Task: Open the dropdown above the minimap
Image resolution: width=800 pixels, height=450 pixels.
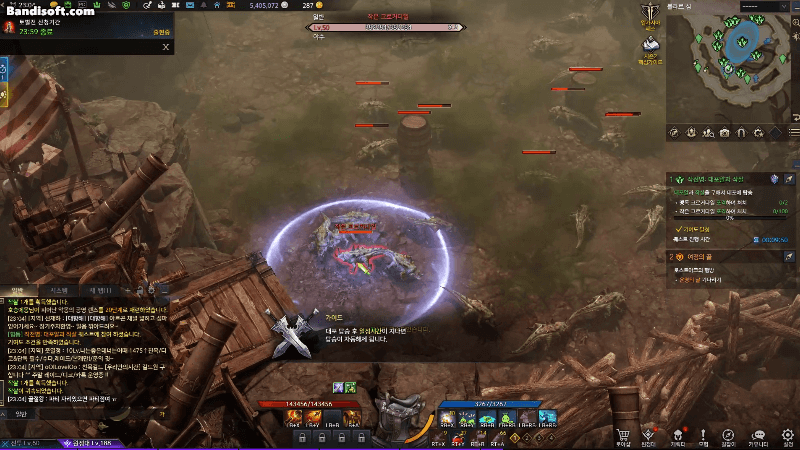Action: [765, 7]
